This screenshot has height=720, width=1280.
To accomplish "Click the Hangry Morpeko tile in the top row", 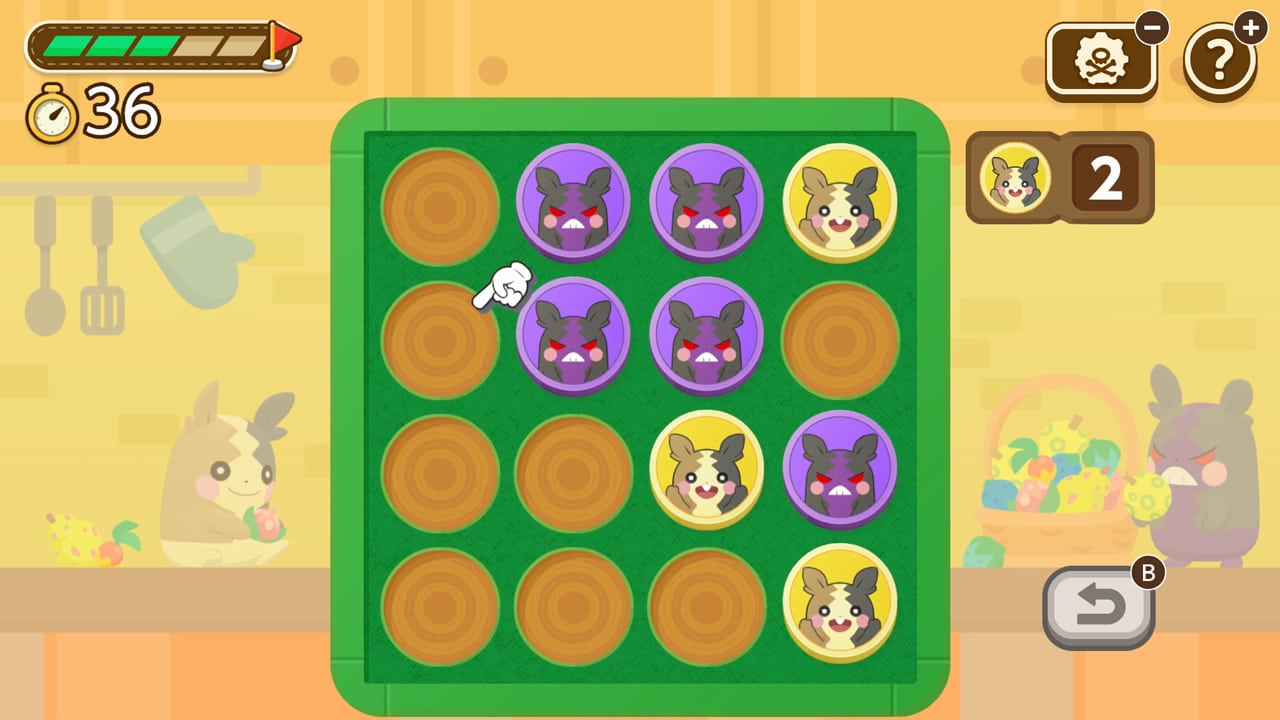I will tap(574, 202).
